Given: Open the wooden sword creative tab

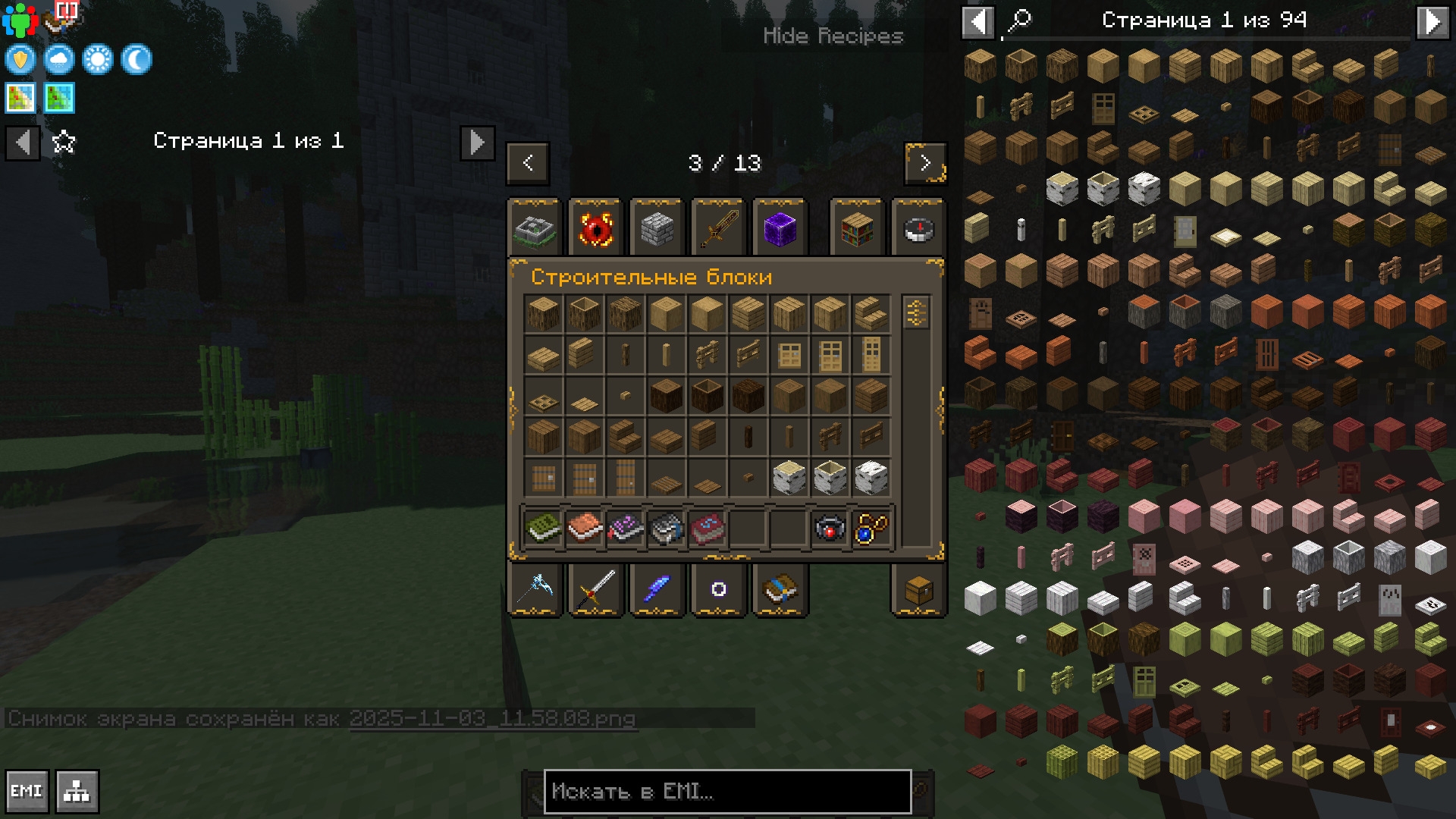Looking at the screenshot, I should coord(718,228).
